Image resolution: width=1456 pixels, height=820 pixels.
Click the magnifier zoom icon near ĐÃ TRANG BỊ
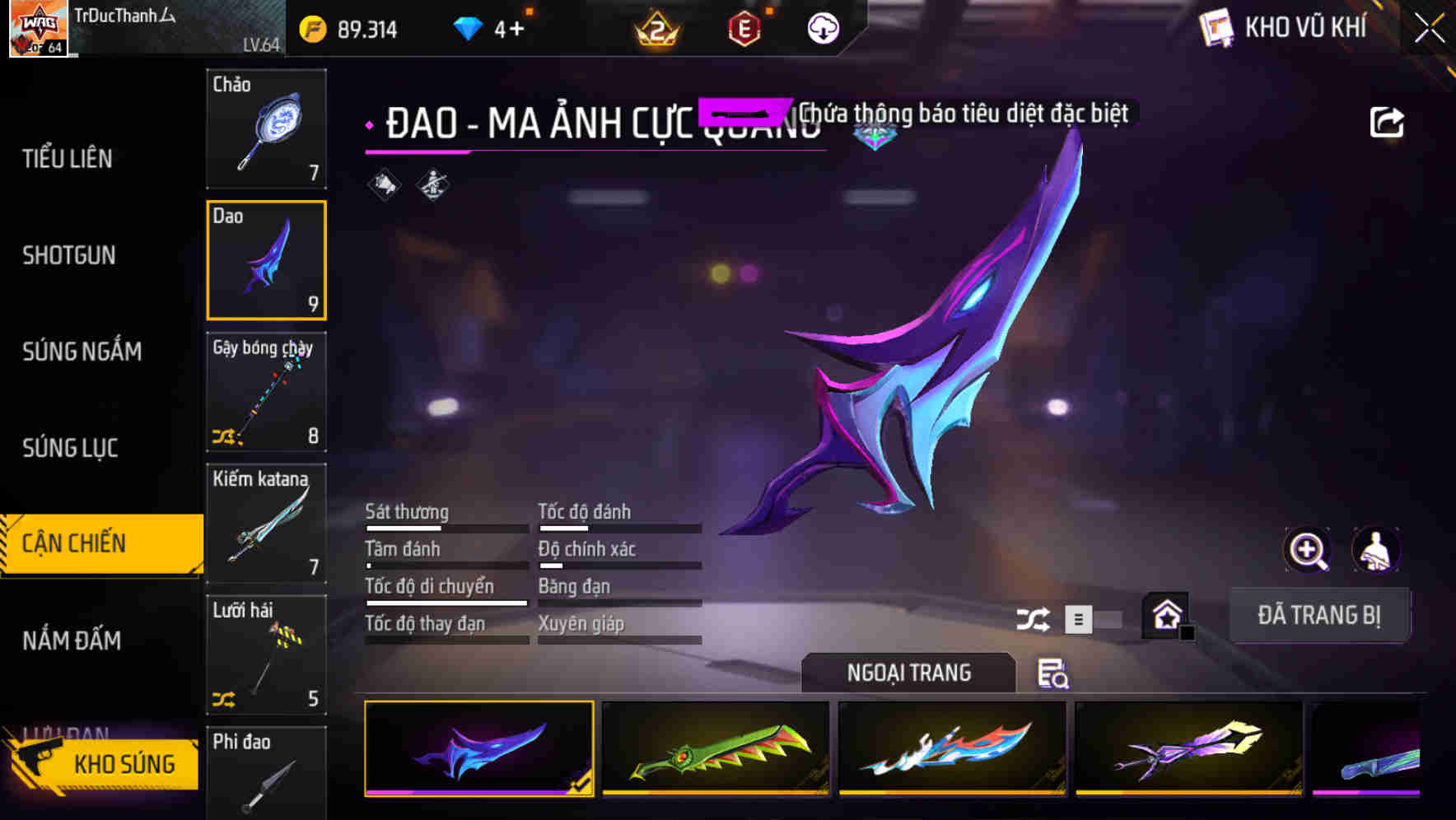1308,550
